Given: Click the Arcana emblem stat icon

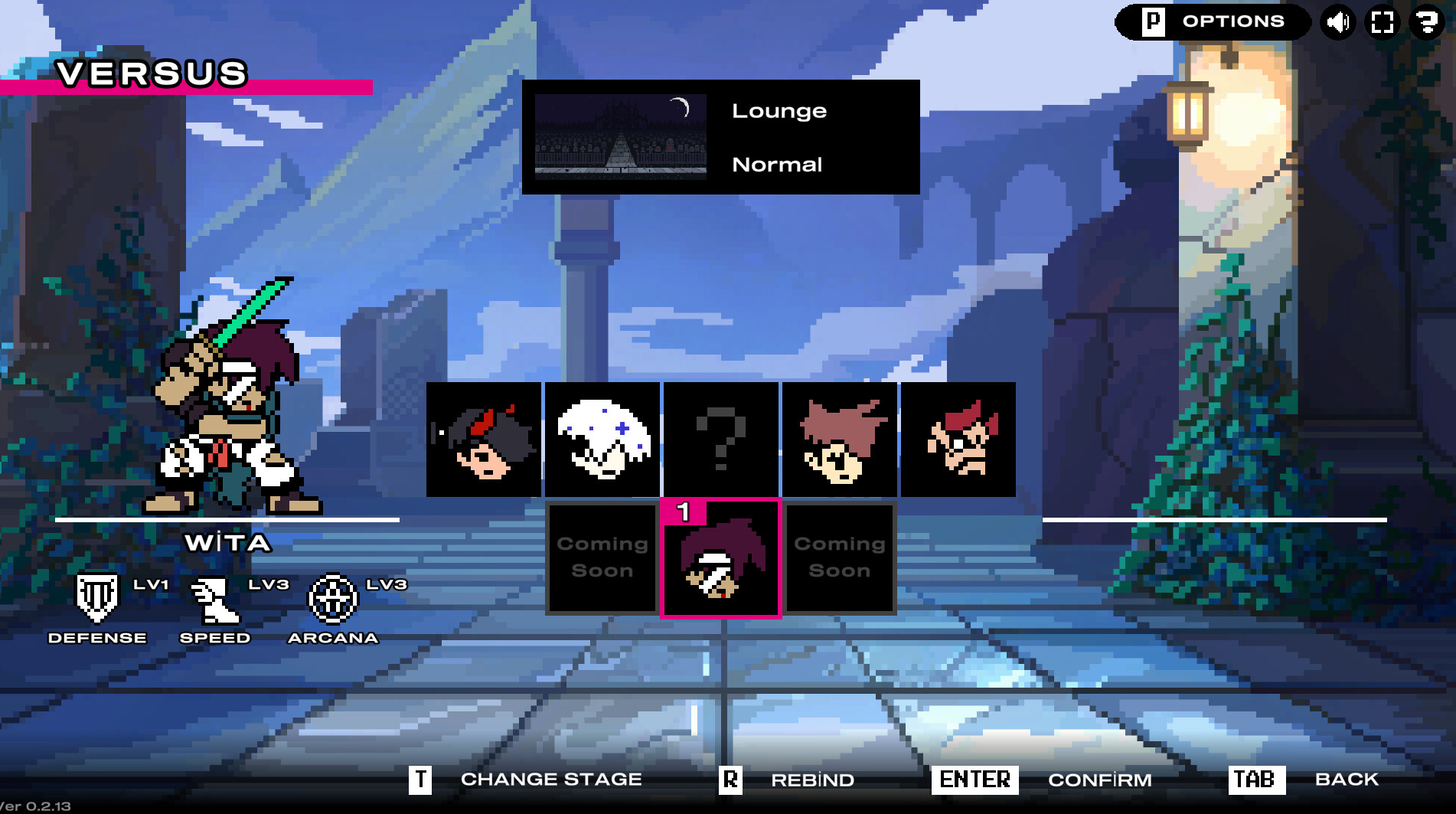Looking at the screenshot, I should 334,599.
